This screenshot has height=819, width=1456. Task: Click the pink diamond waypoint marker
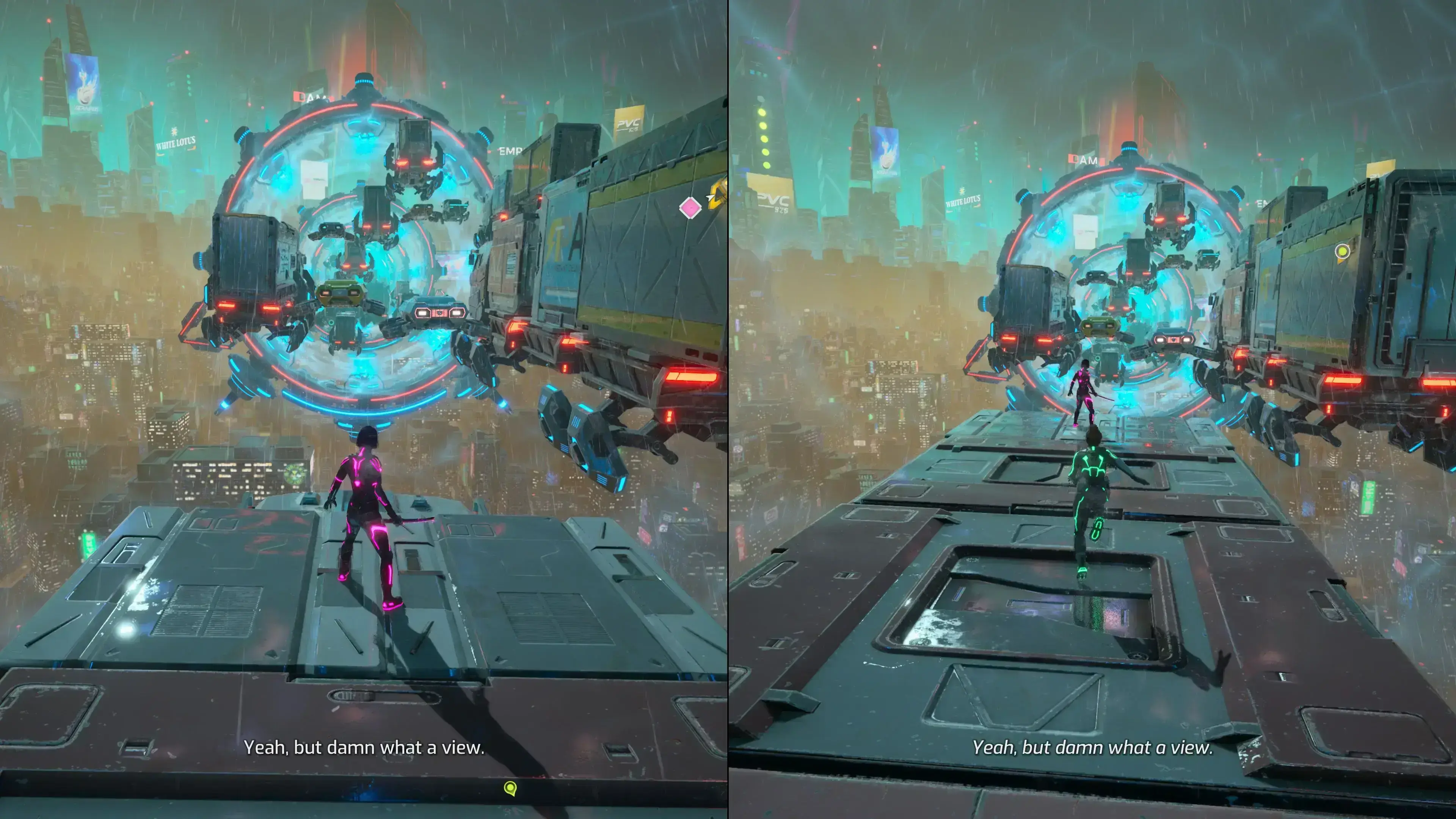point(690,208)
